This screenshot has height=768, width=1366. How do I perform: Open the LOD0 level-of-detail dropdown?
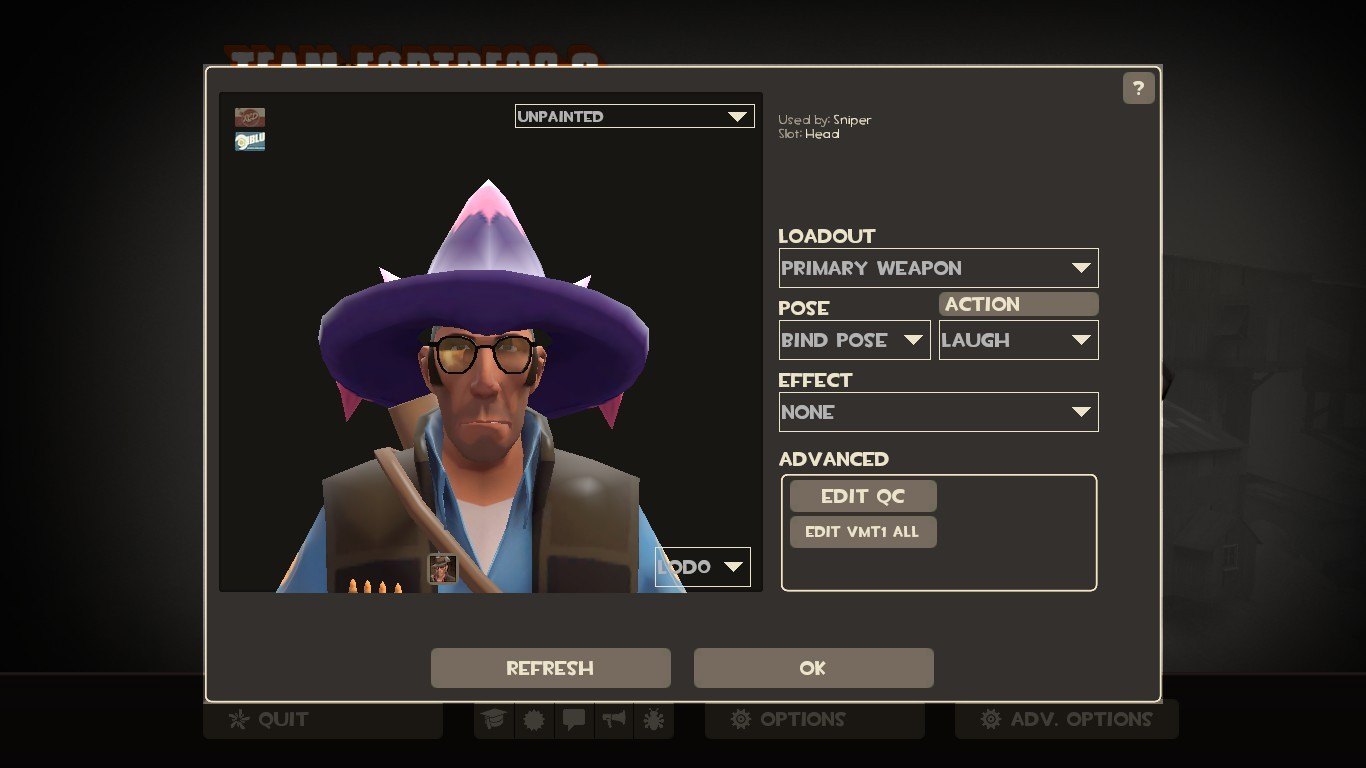click(702, 567)
